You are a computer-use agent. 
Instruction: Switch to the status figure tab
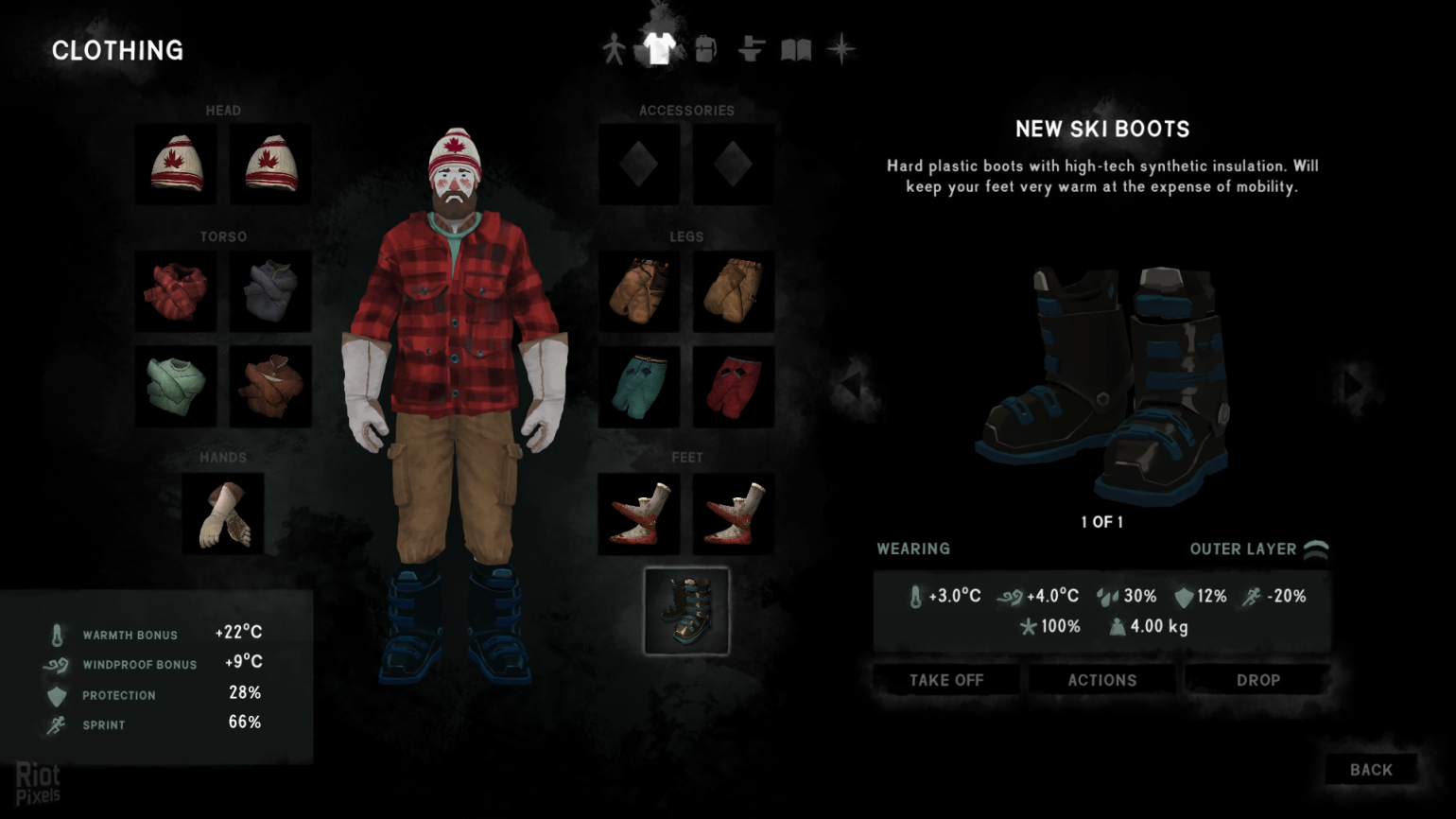tap(614, 49)
